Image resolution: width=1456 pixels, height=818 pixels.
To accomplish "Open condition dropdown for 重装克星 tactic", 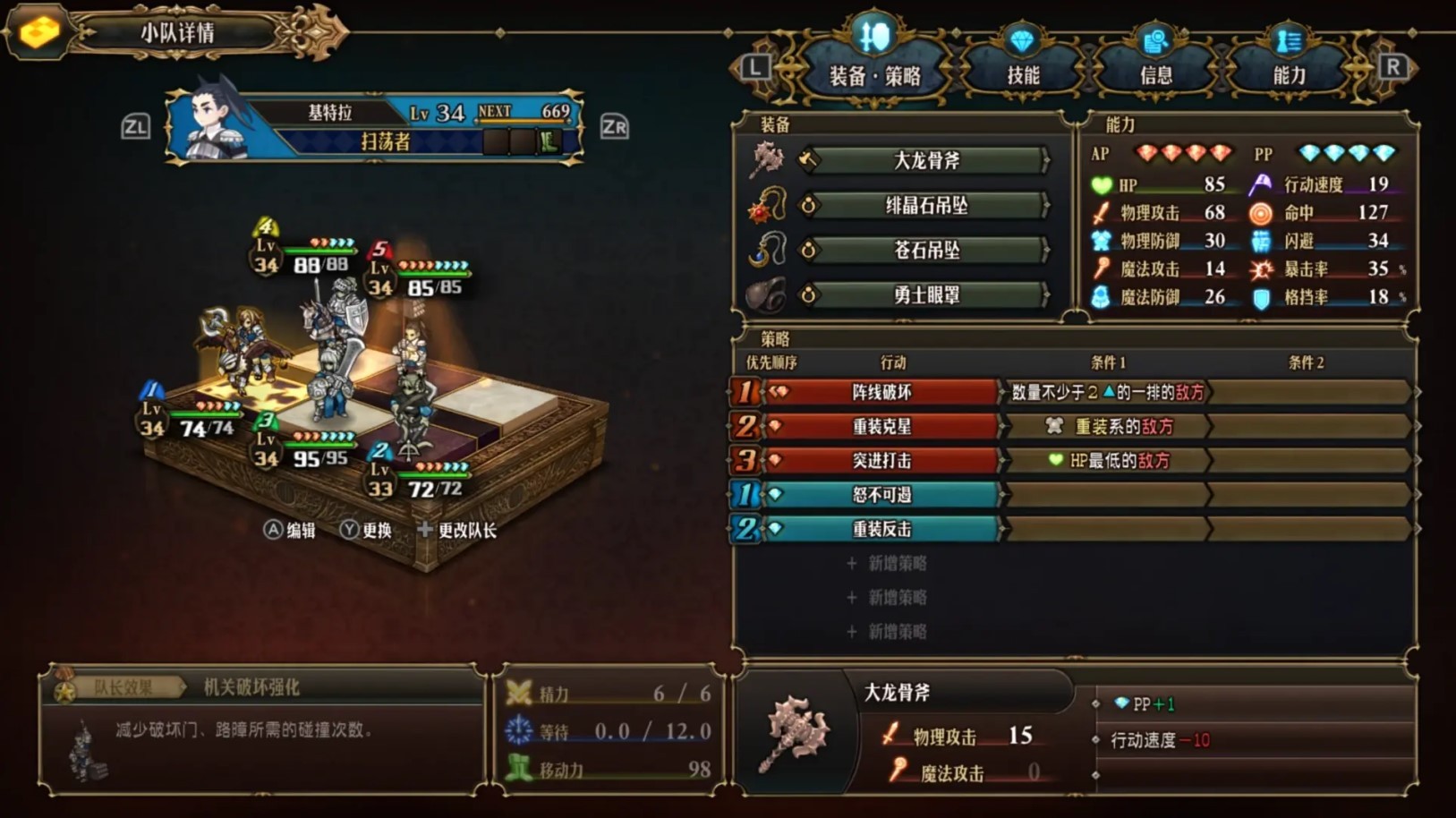I will pos(1105,427).
